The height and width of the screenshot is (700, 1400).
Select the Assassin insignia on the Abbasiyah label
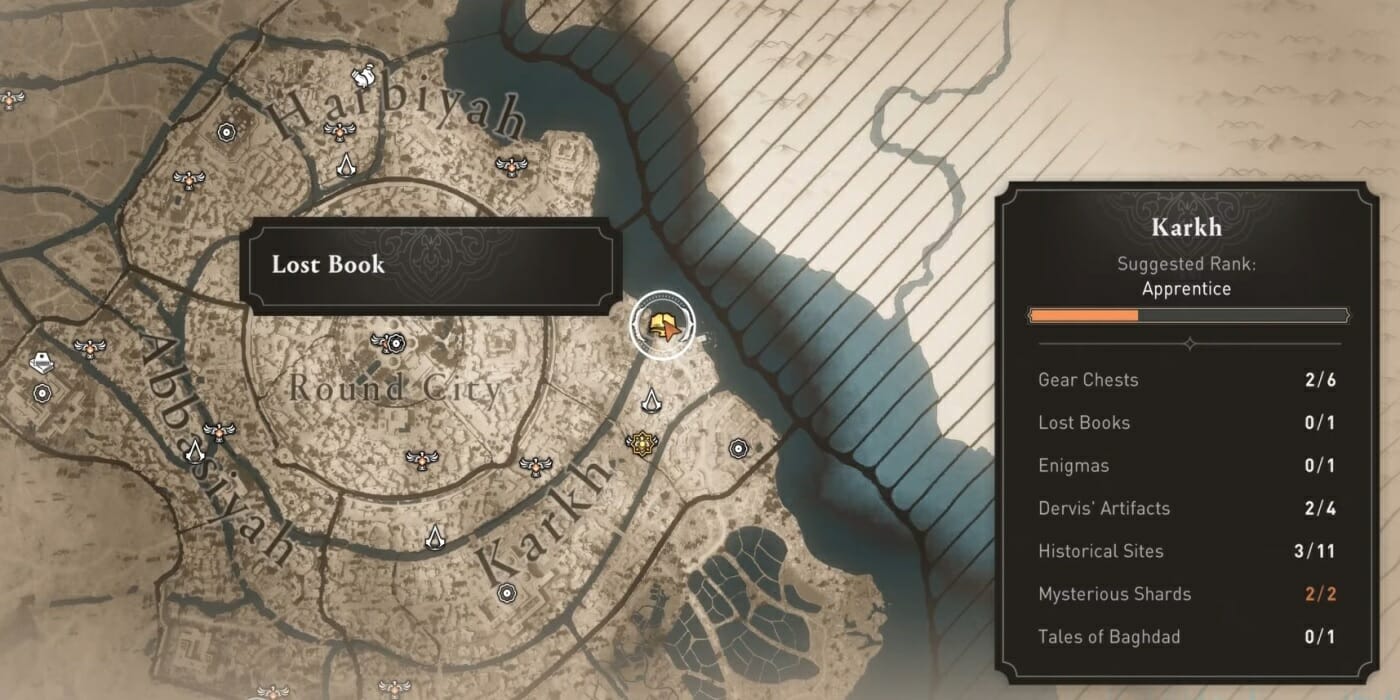(x=194, y=452)
